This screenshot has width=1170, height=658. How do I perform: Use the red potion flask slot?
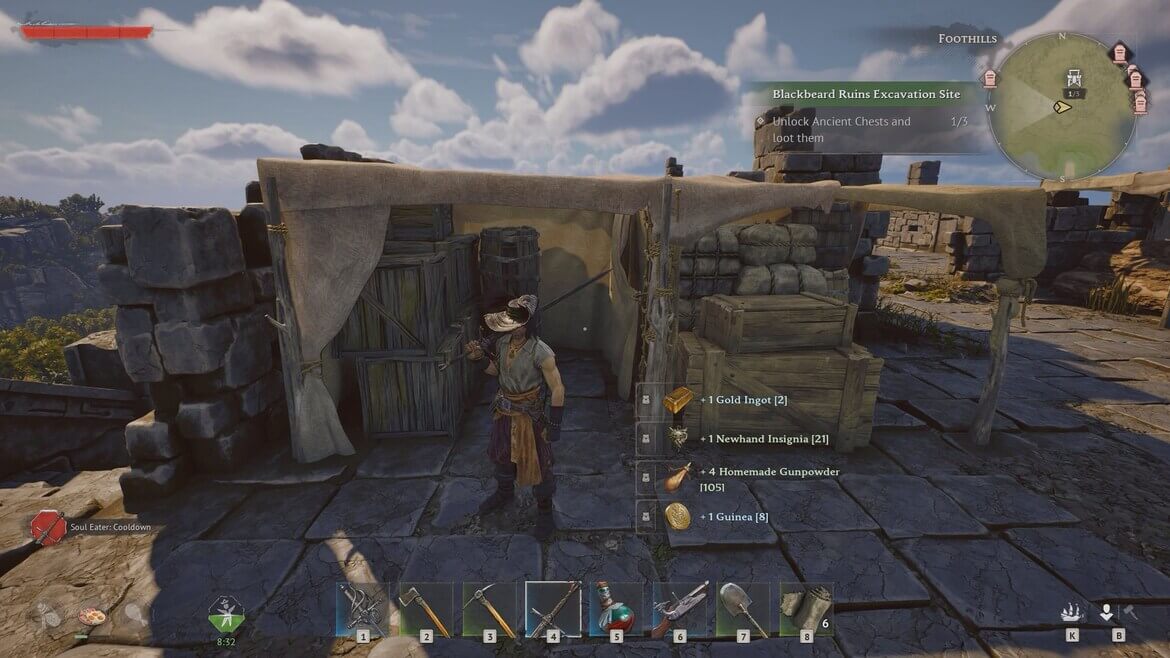tap(616, 609)
